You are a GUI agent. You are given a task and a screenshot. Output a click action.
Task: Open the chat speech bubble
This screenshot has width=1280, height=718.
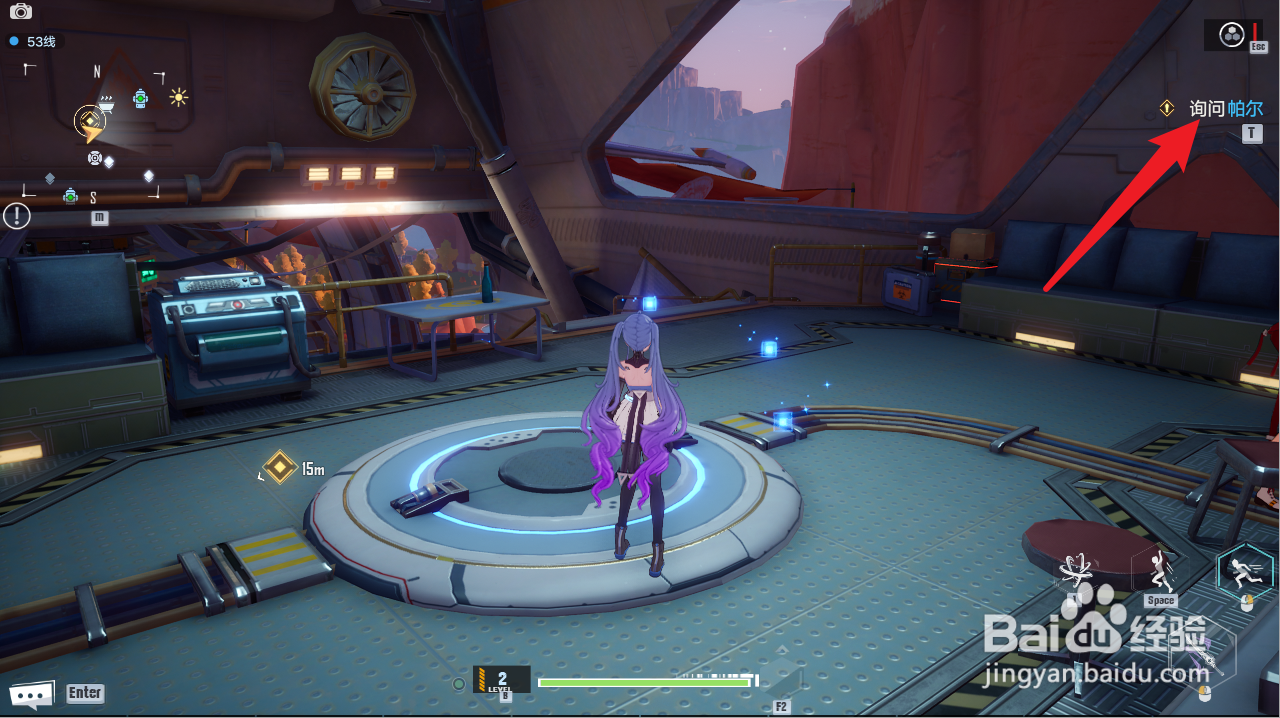pos(30,694)
